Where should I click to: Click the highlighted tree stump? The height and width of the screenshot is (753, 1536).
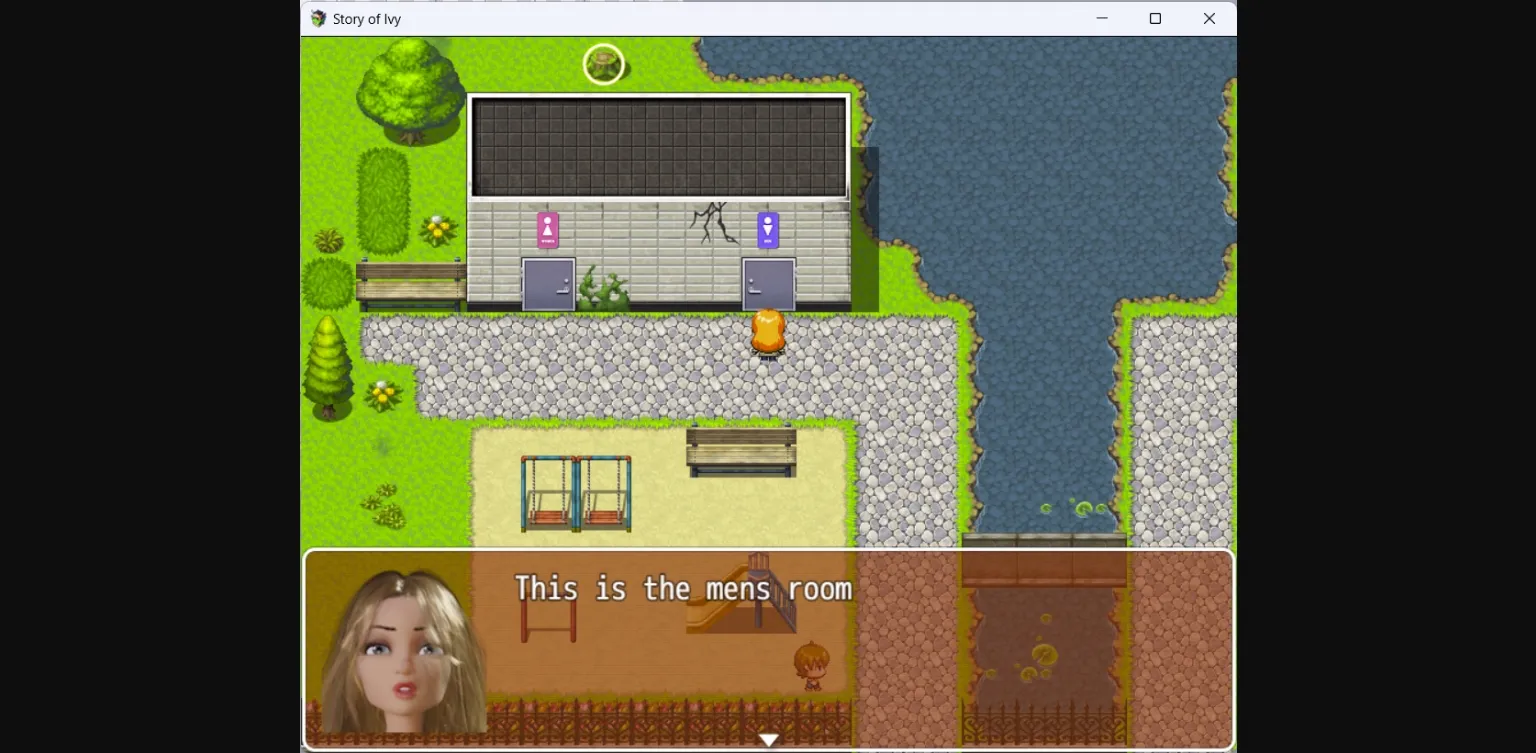tap(604, 63)
